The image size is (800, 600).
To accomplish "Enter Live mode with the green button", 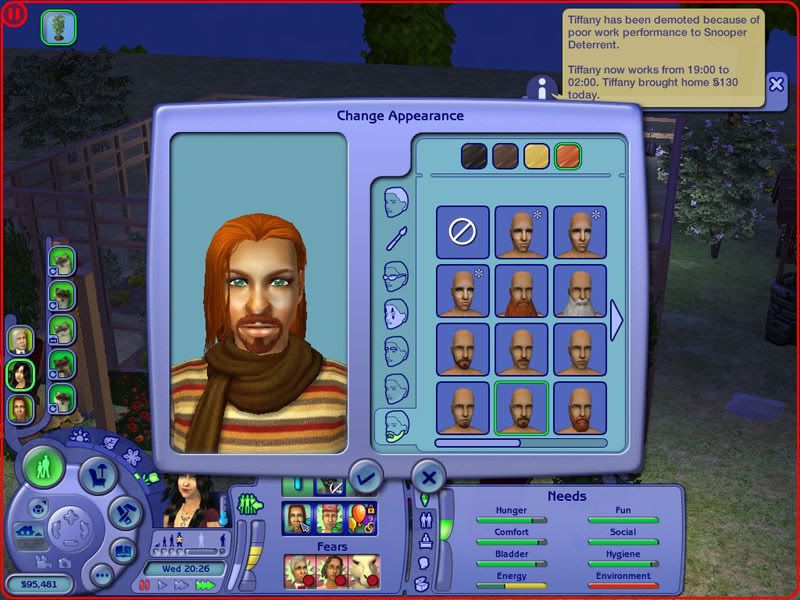I will pyautogui.click(x=44, y=468).
